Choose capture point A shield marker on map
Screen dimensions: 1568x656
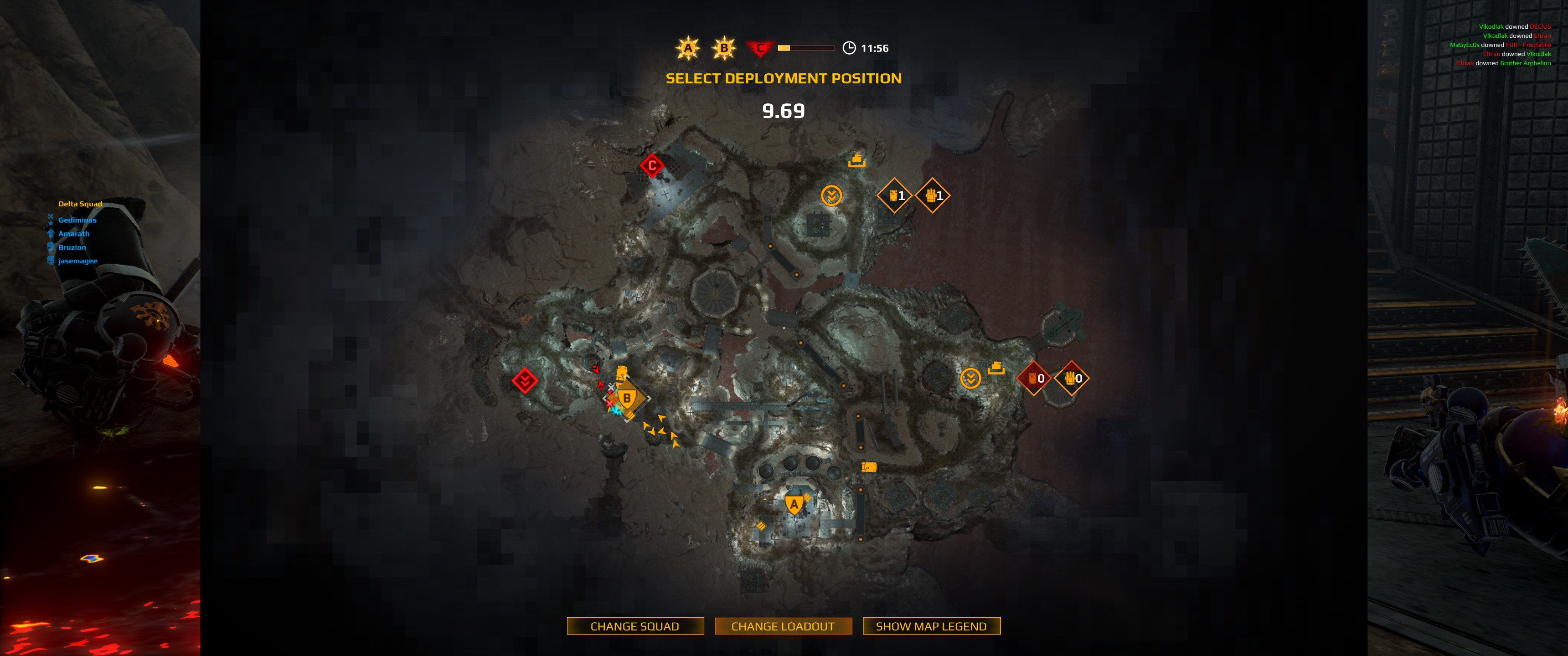tap(794, 504)
